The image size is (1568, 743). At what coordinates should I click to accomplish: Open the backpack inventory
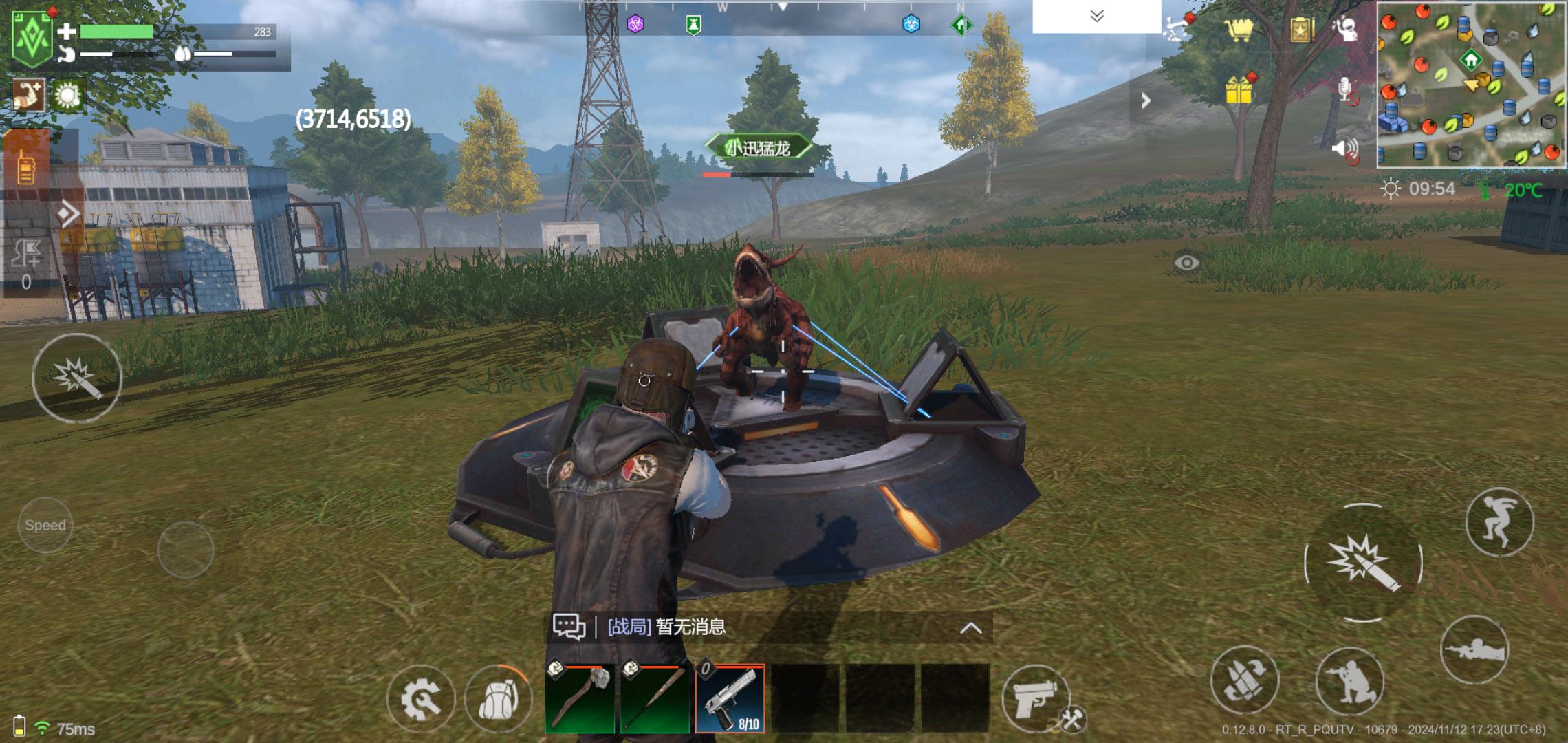coord(497,700)
